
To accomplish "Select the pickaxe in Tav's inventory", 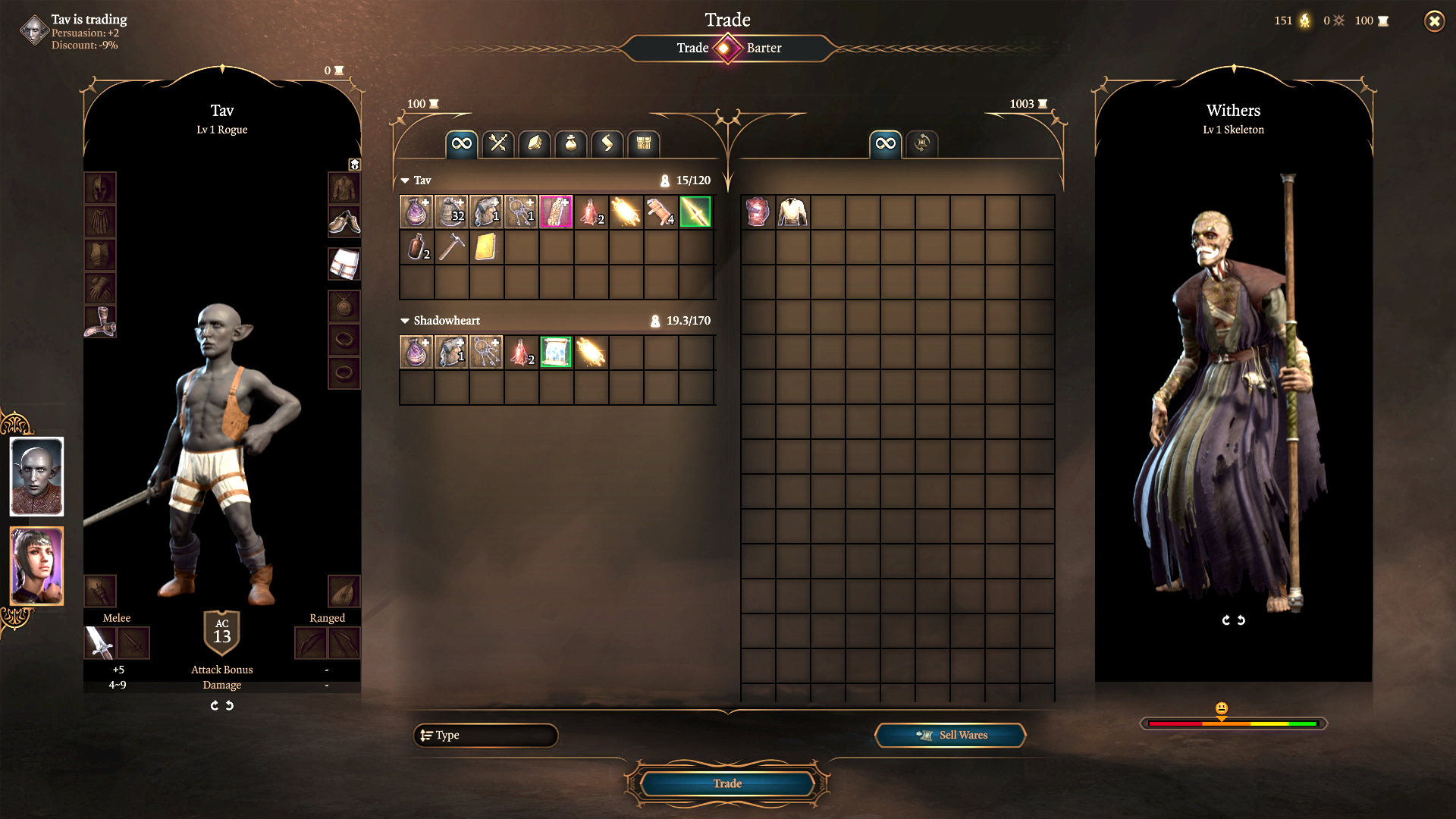I will 451,247.
